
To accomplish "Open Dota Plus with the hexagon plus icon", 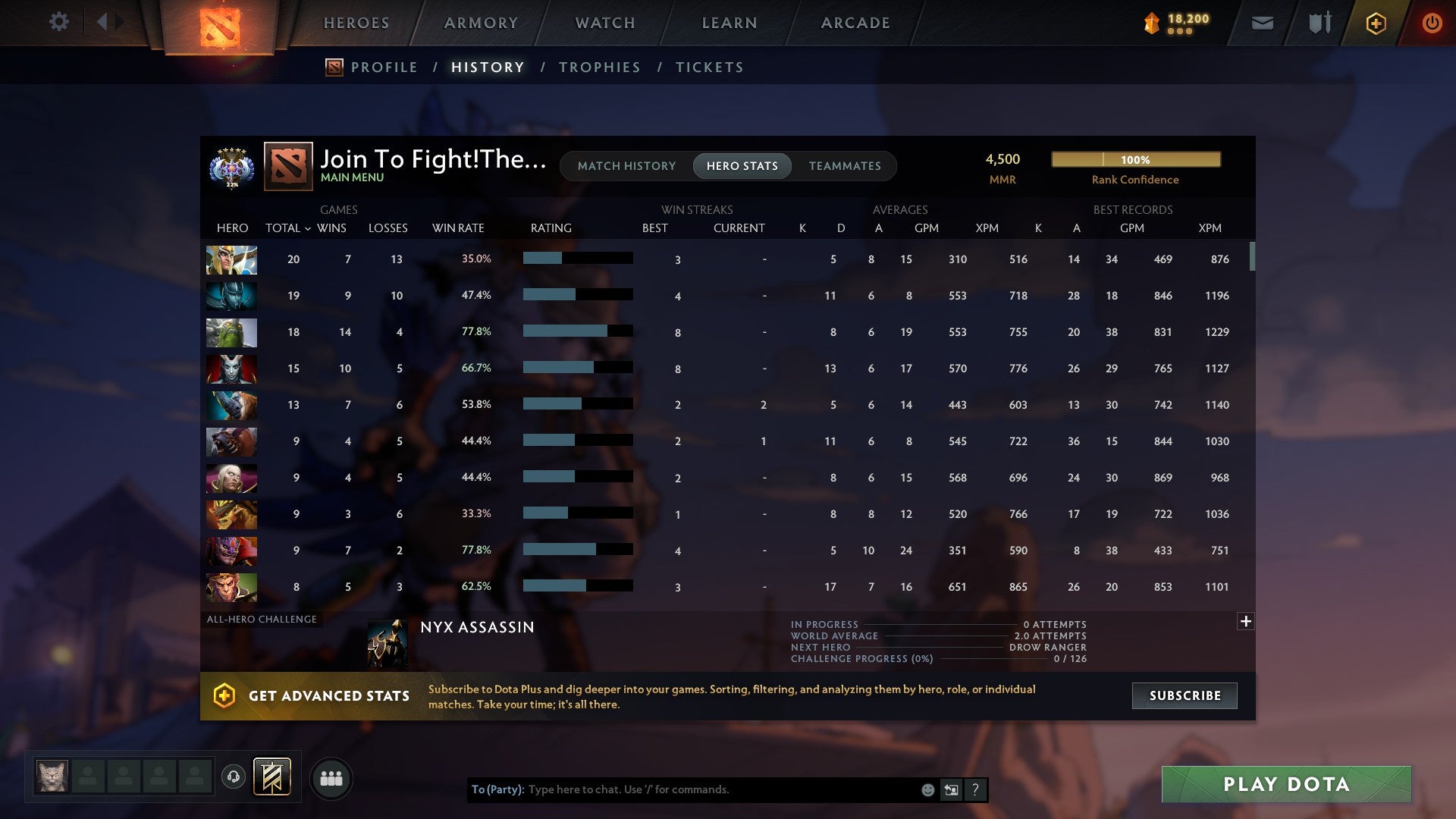I will pyautogui.click(x=1376, y=23).
